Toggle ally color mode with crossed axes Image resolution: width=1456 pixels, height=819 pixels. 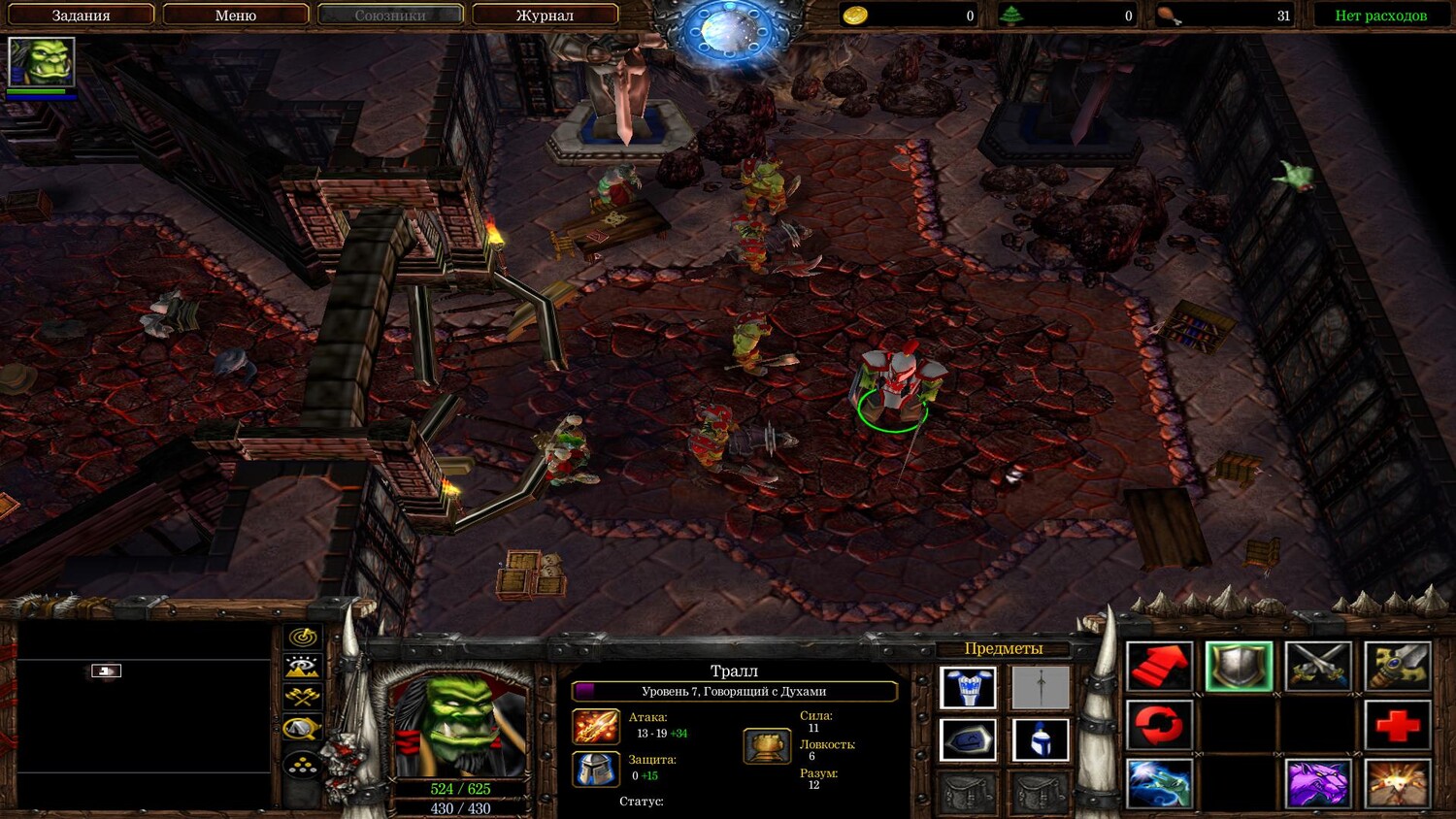pos(303,697)
